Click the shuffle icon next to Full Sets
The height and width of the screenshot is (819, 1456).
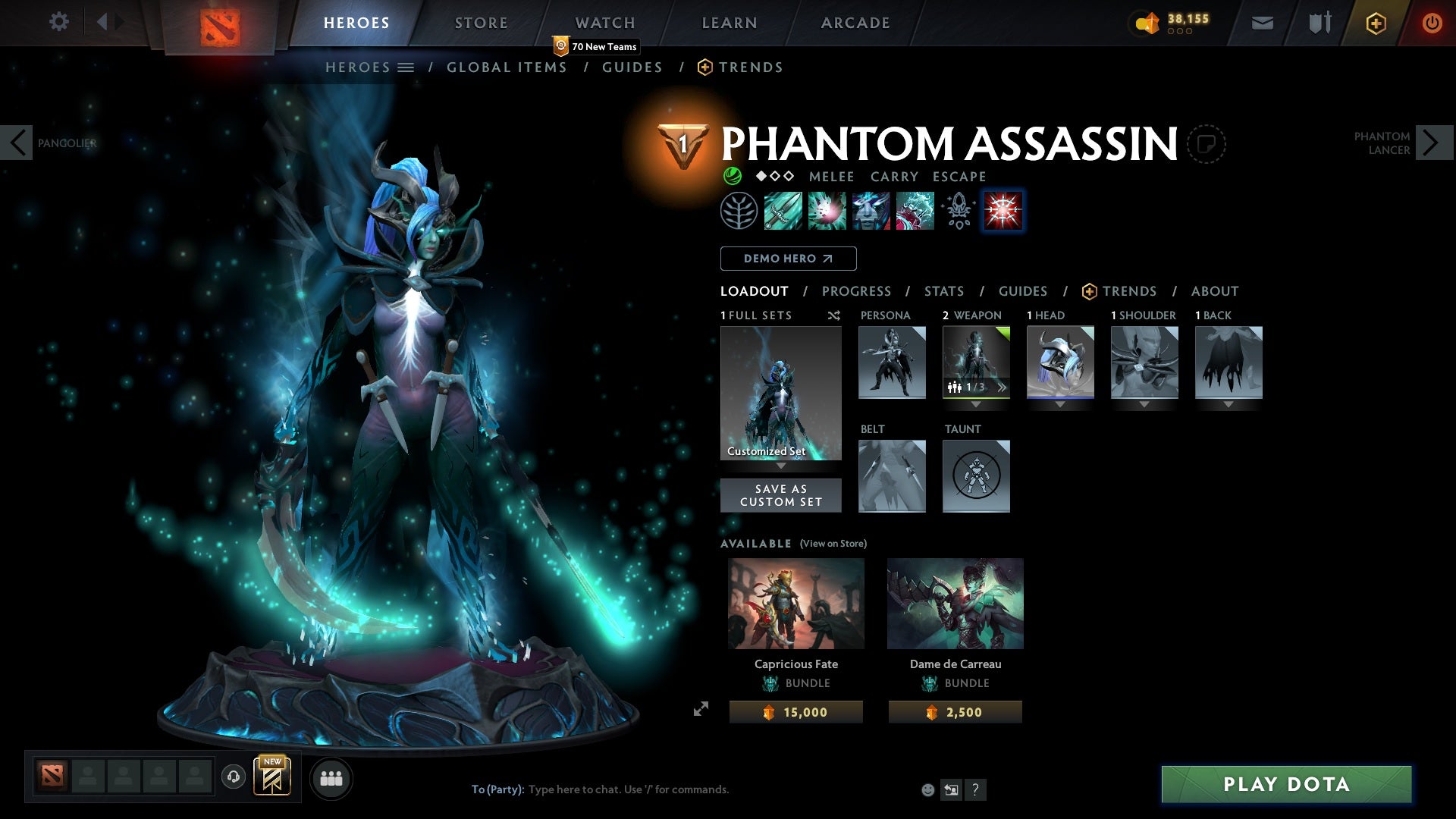[833, 315]
